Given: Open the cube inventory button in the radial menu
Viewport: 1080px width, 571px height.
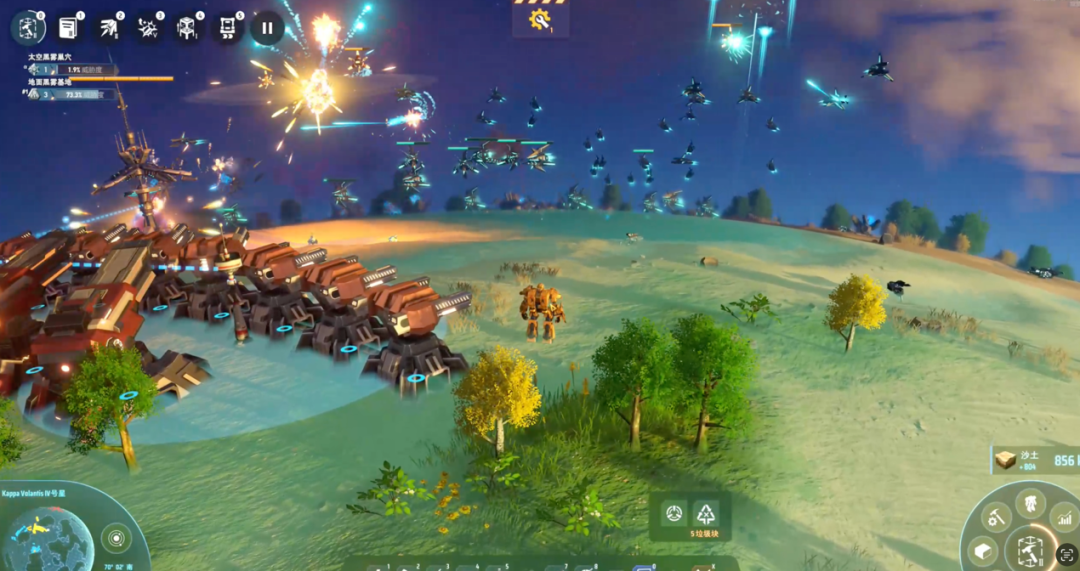Looking at the screenshot, I should click(x=981, y=551).
